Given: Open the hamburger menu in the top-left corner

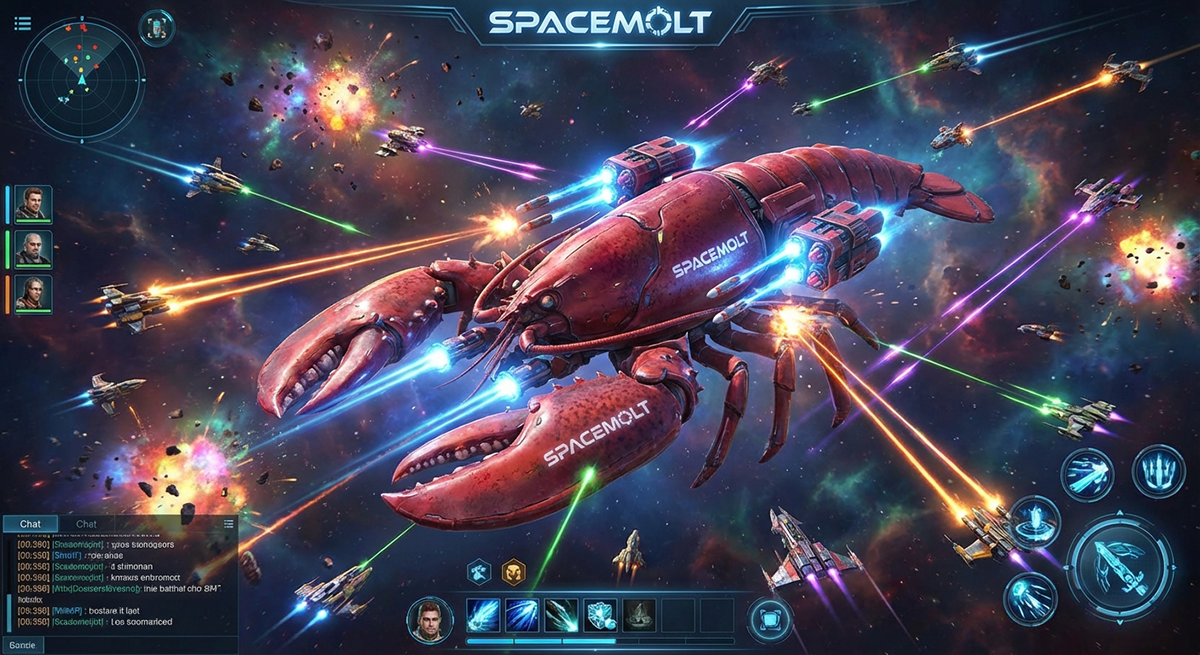Looking at the screenshot, I should pos(23,23).
